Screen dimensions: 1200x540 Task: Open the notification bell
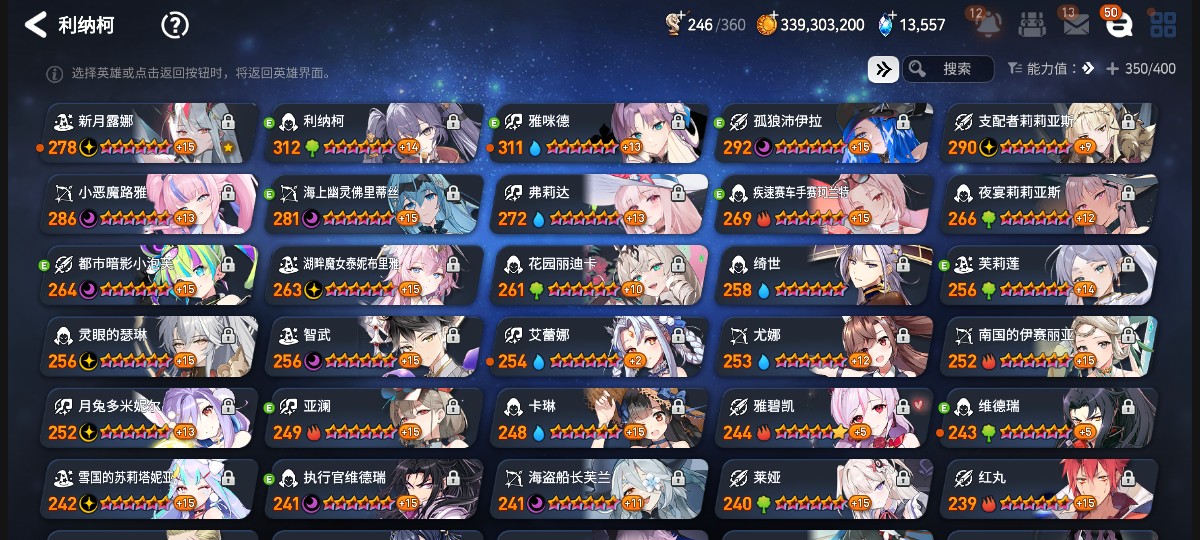[988, 24]
